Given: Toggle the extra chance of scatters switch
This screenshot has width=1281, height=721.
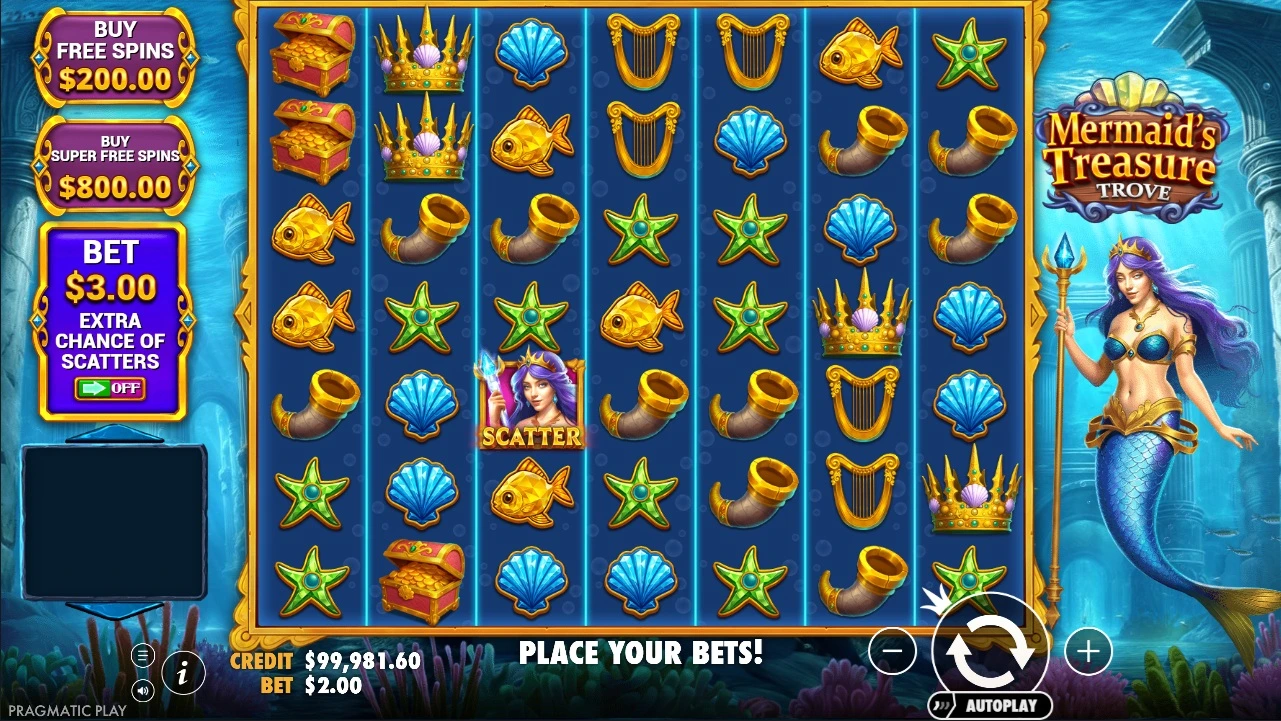Looking at the screenshot, I should (111, 388).
